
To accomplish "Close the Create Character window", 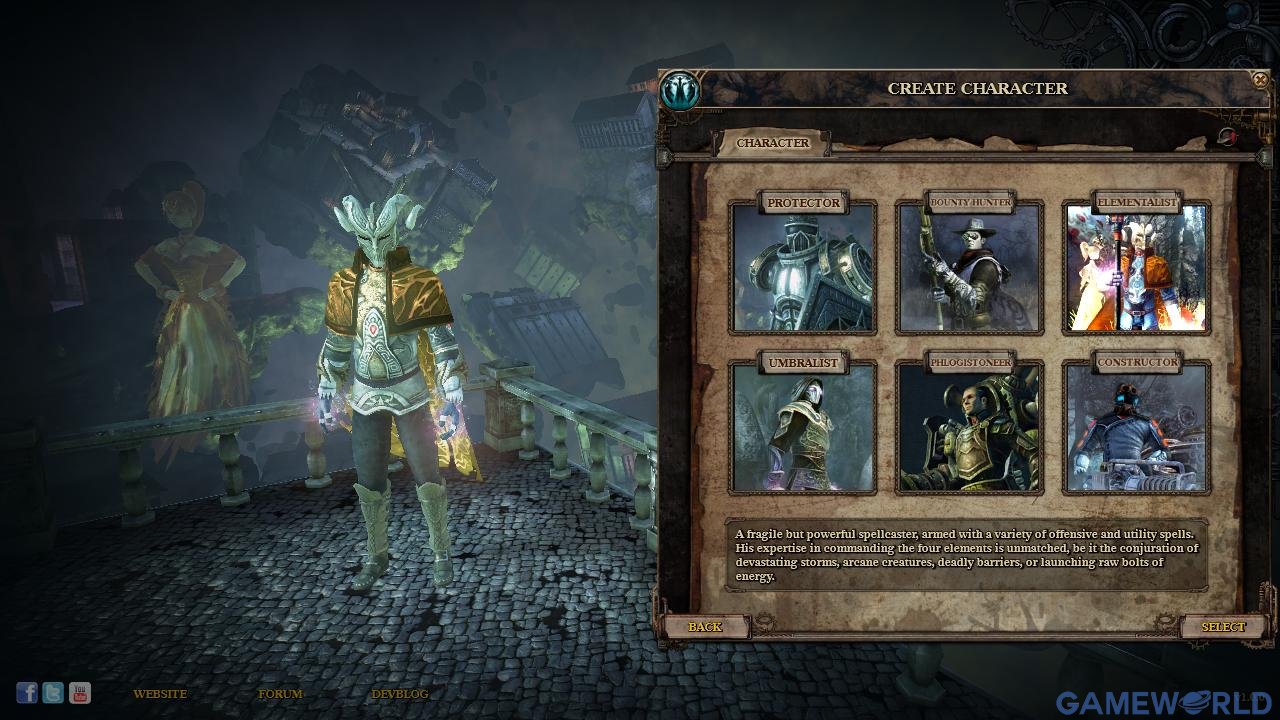I will [x=1260, y=80].
